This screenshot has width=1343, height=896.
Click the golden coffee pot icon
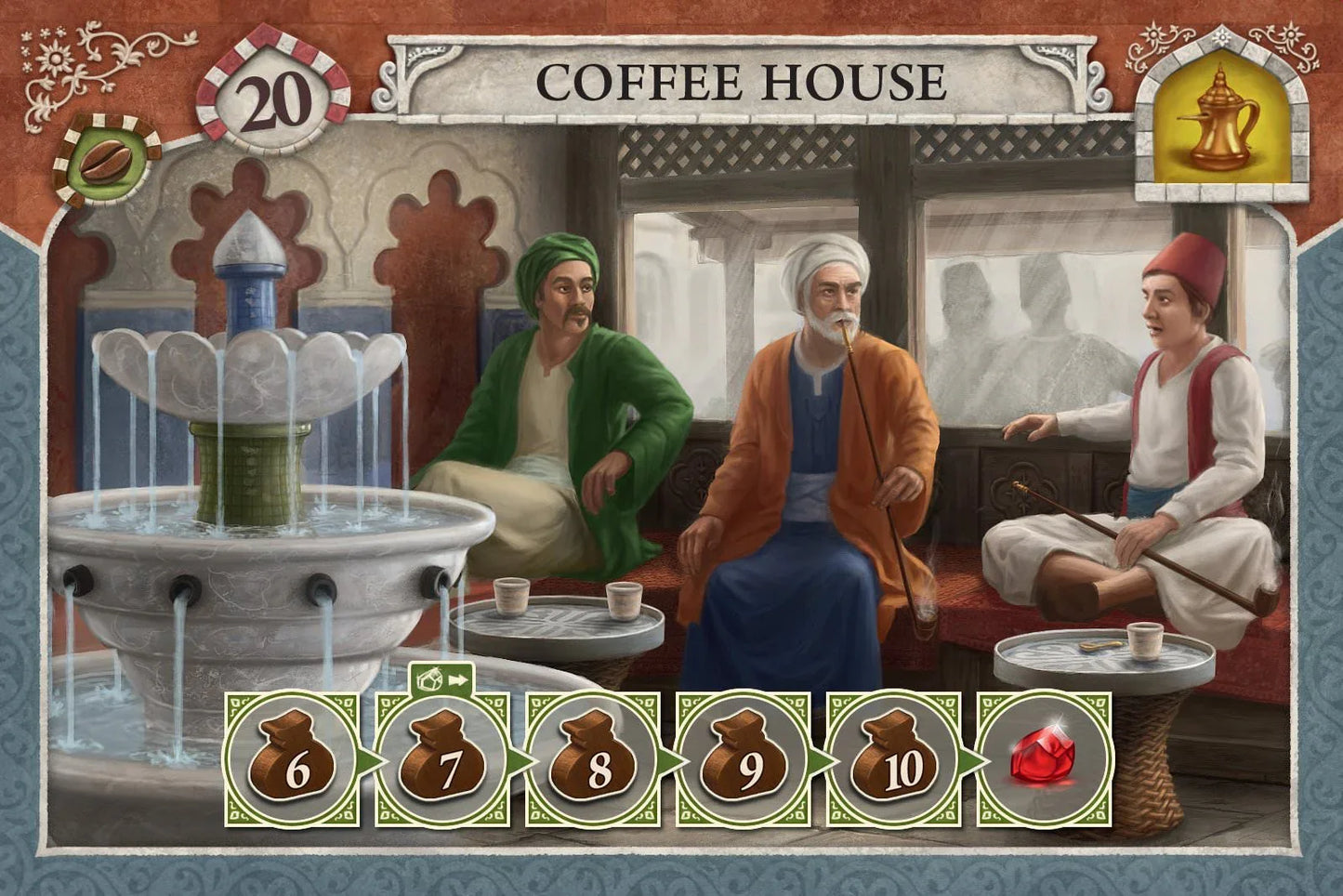[1218, 118]
